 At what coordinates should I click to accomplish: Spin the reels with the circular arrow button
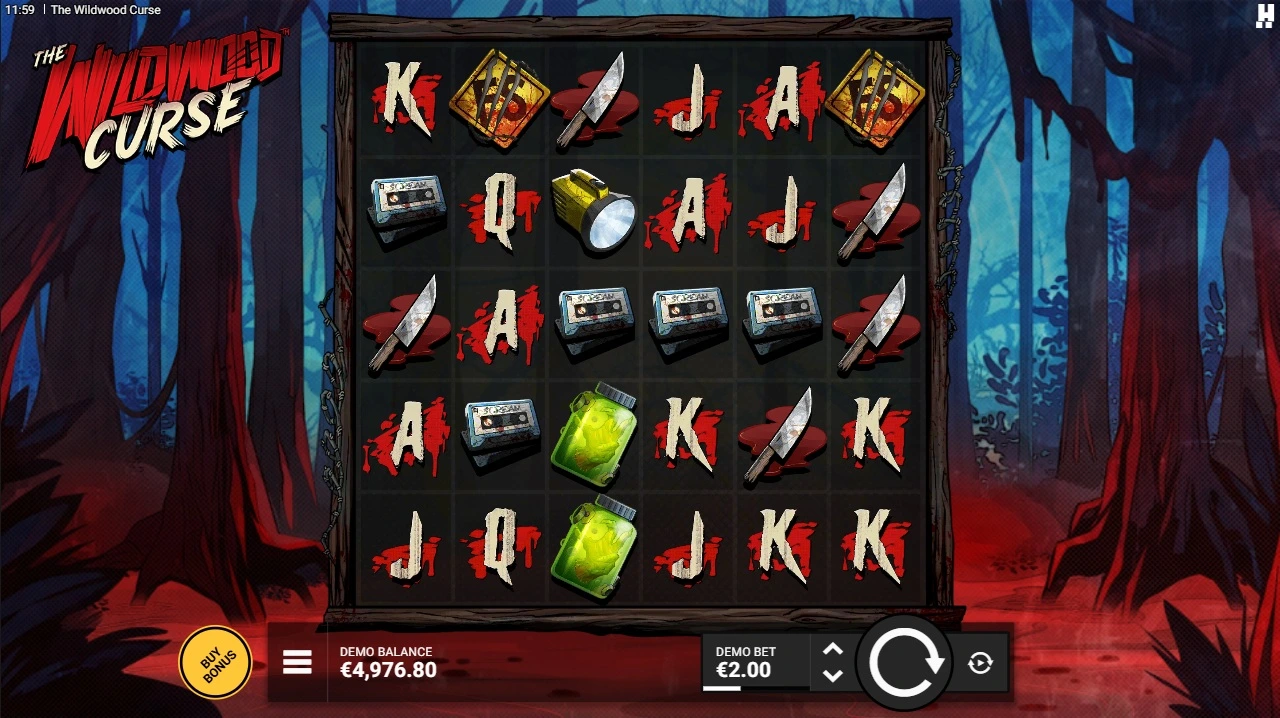(905, 662)
